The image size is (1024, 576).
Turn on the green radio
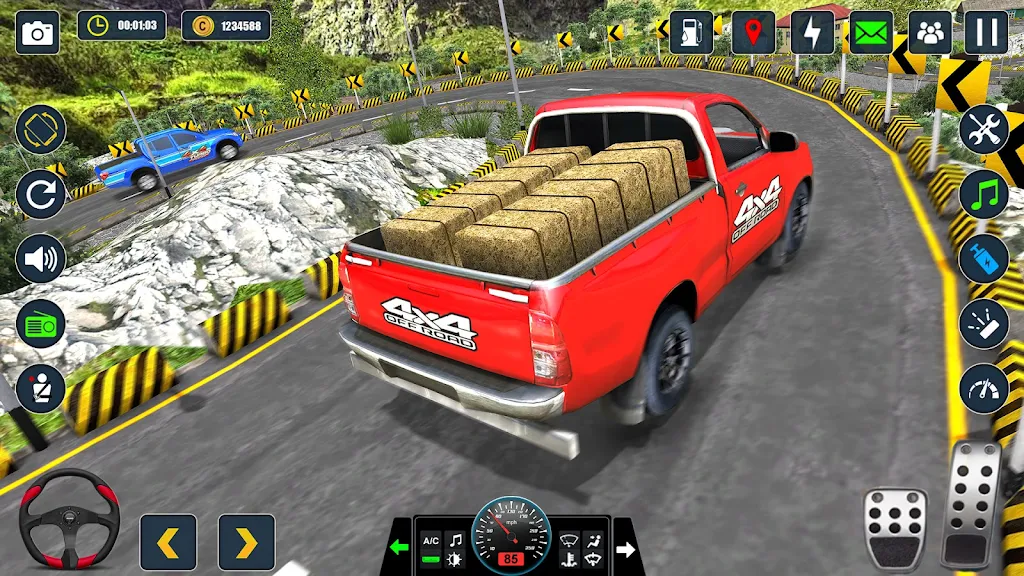tap(41, 324)
